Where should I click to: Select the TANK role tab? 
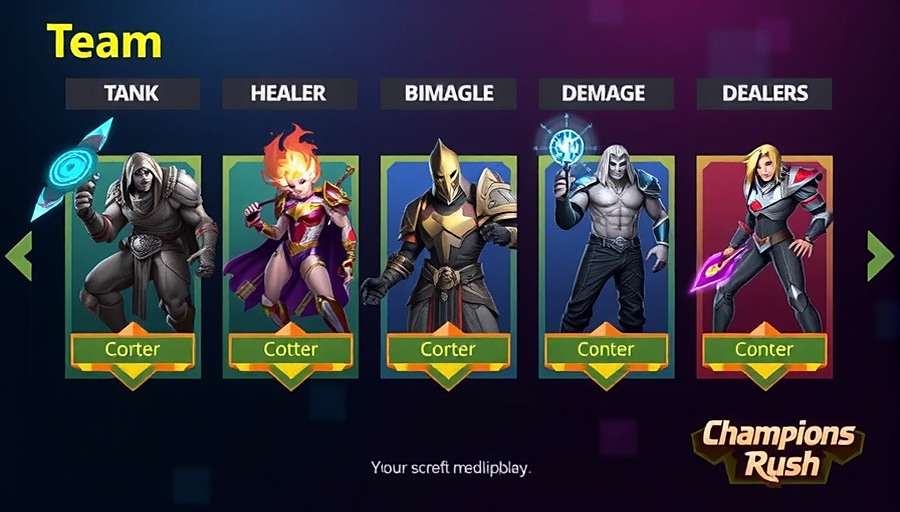(132, 94)
